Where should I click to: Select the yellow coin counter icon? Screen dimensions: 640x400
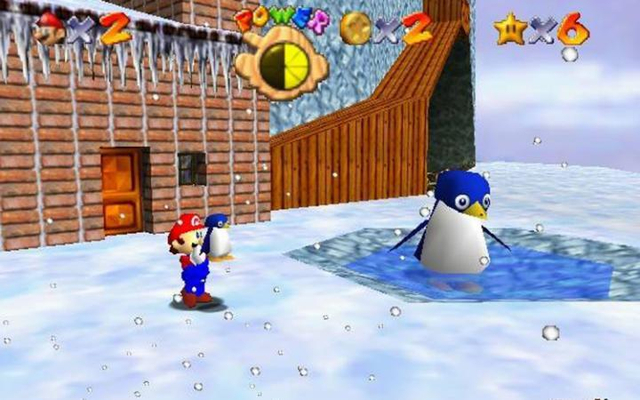pyautogui.click(x=355, y=28)
